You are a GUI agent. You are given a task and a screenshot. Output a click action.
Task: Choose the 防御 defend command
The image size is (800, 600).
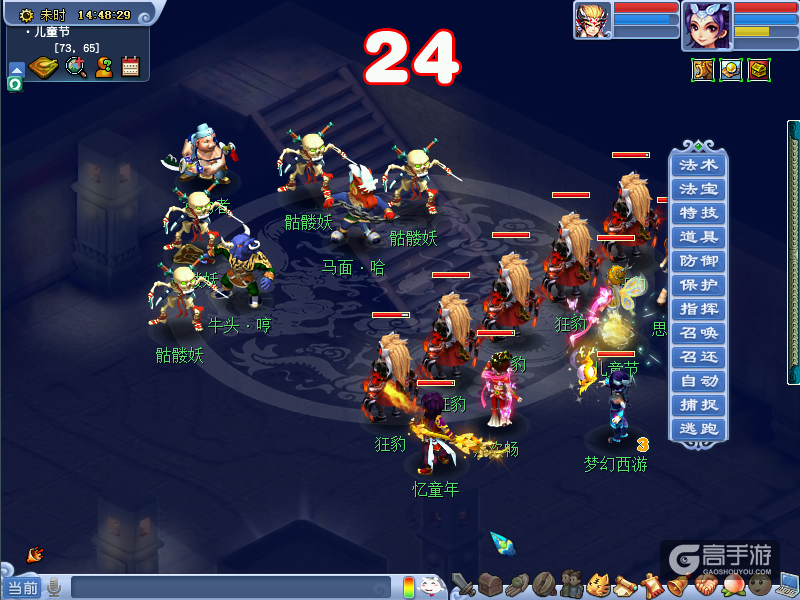[698, 261]
